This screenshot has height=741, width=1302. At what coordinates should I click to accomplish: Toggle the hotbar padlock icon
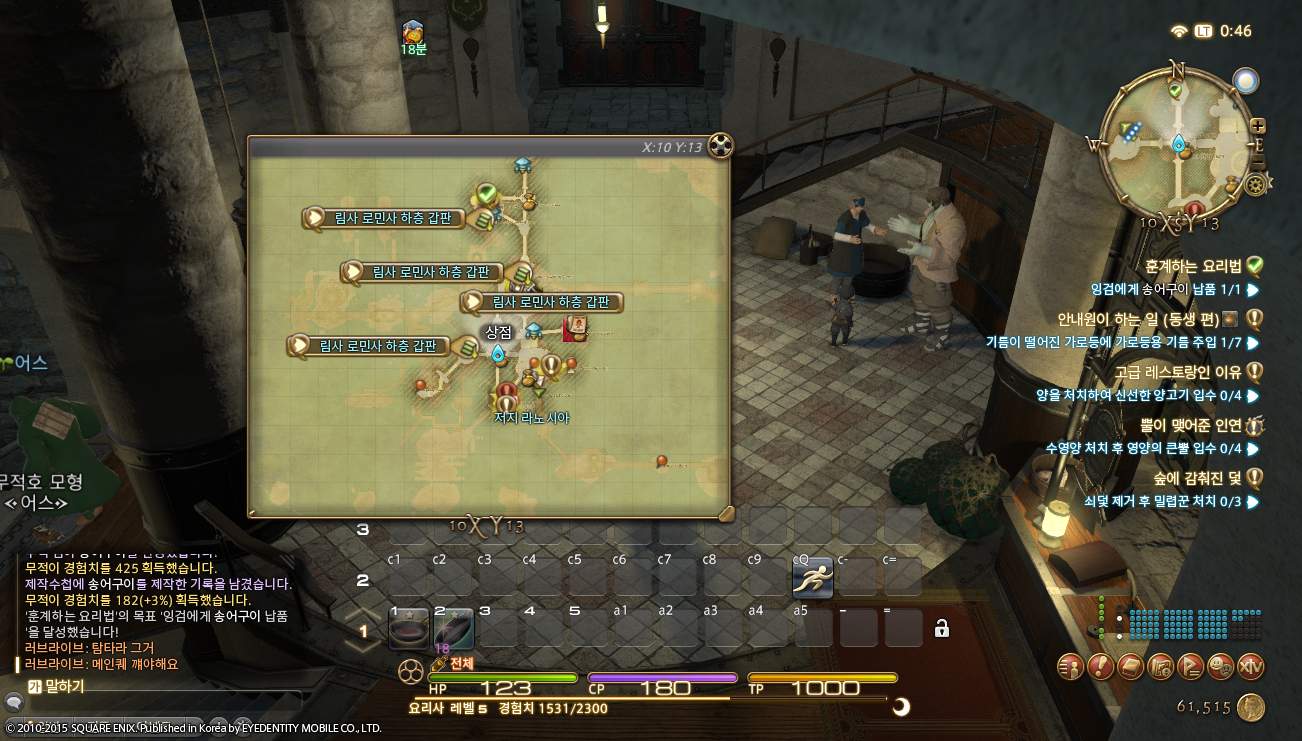click(x=941, y=628)
